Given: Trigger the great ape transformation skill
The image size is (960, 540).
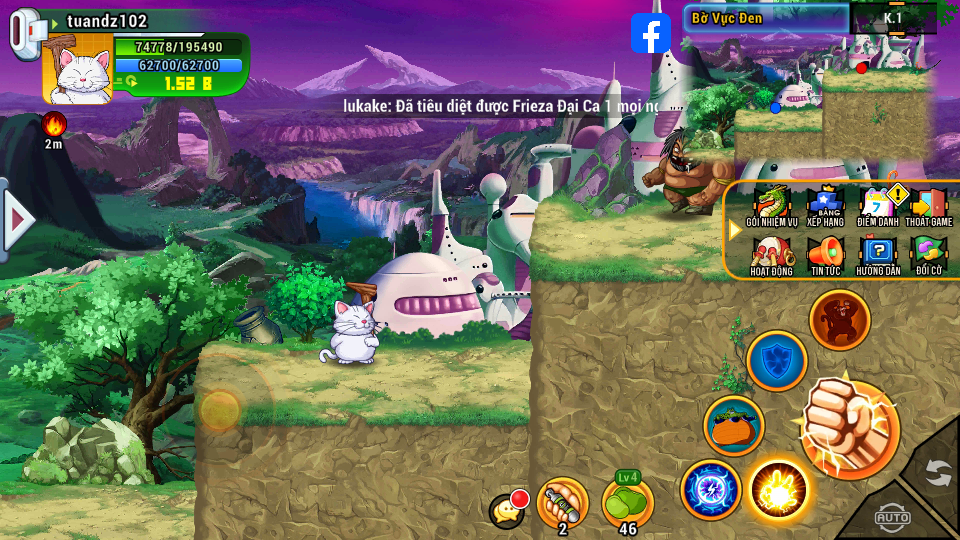Looking at the screenshot, I should point(839,320).
